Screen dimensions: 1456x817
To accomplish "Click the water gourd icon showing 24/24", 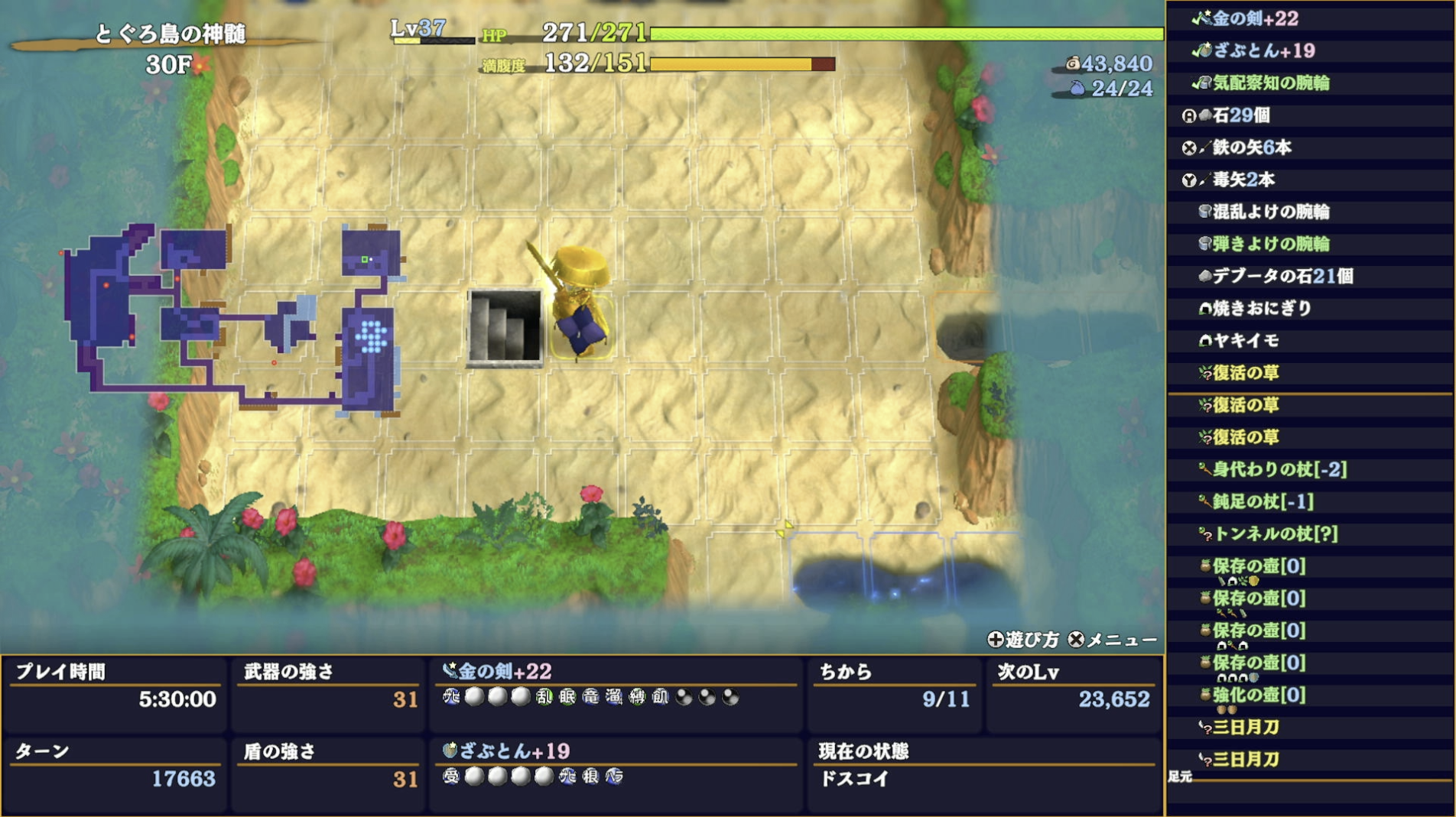I will [1077, 86].
